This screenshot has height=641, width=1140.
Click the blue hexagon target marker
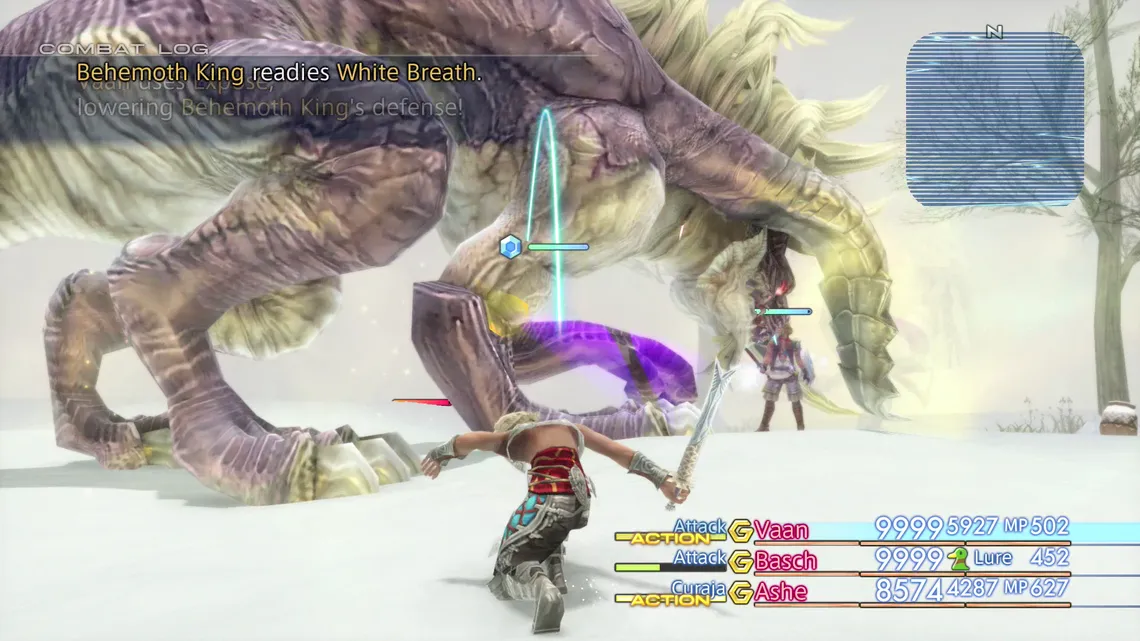(x=511, y=246)
